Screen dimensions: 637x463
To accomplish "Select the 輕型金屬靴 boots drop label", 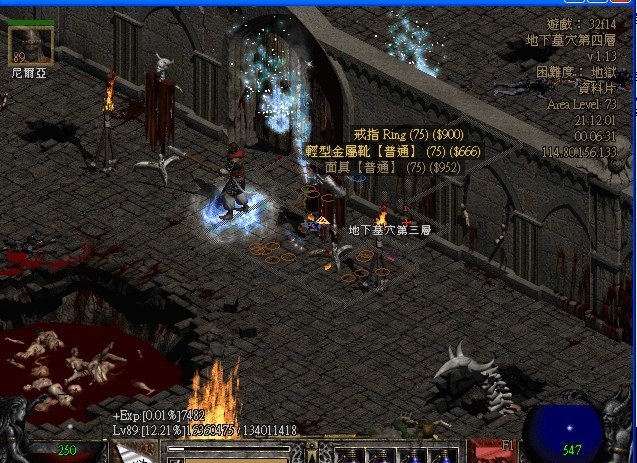I will 389,151.
